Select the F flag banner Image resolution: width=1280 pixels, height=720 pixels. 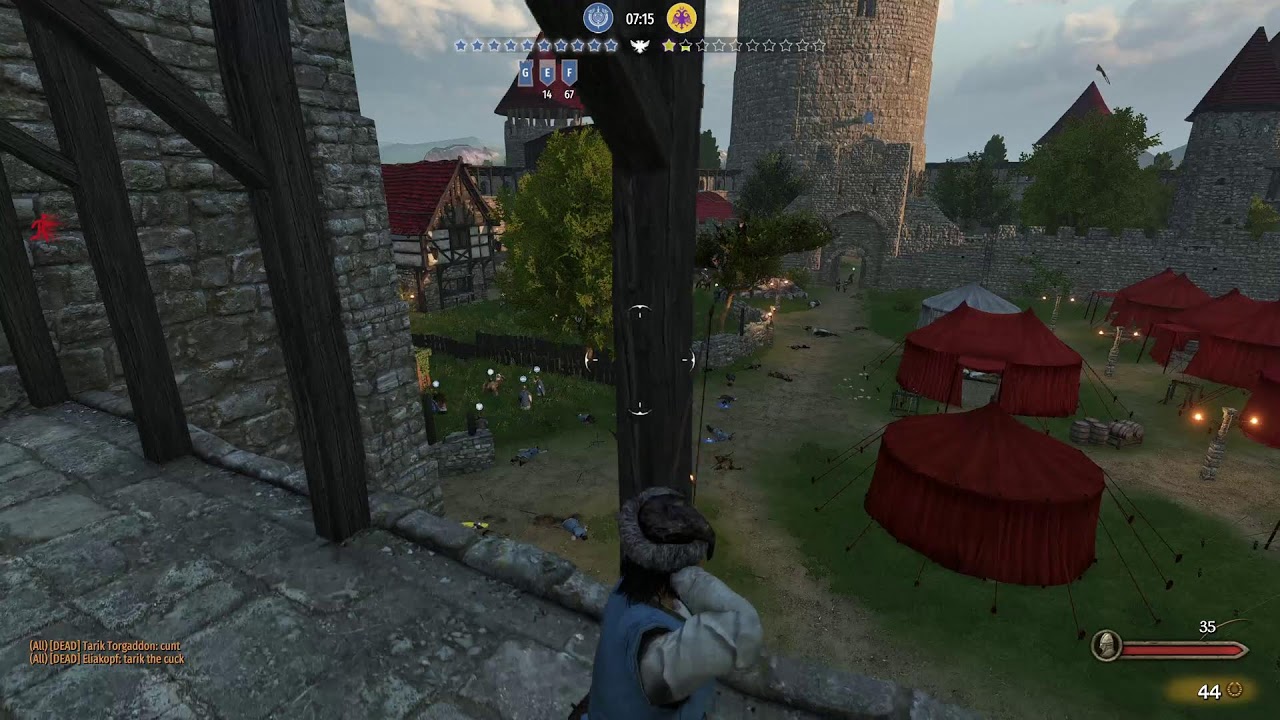[569, 73]
